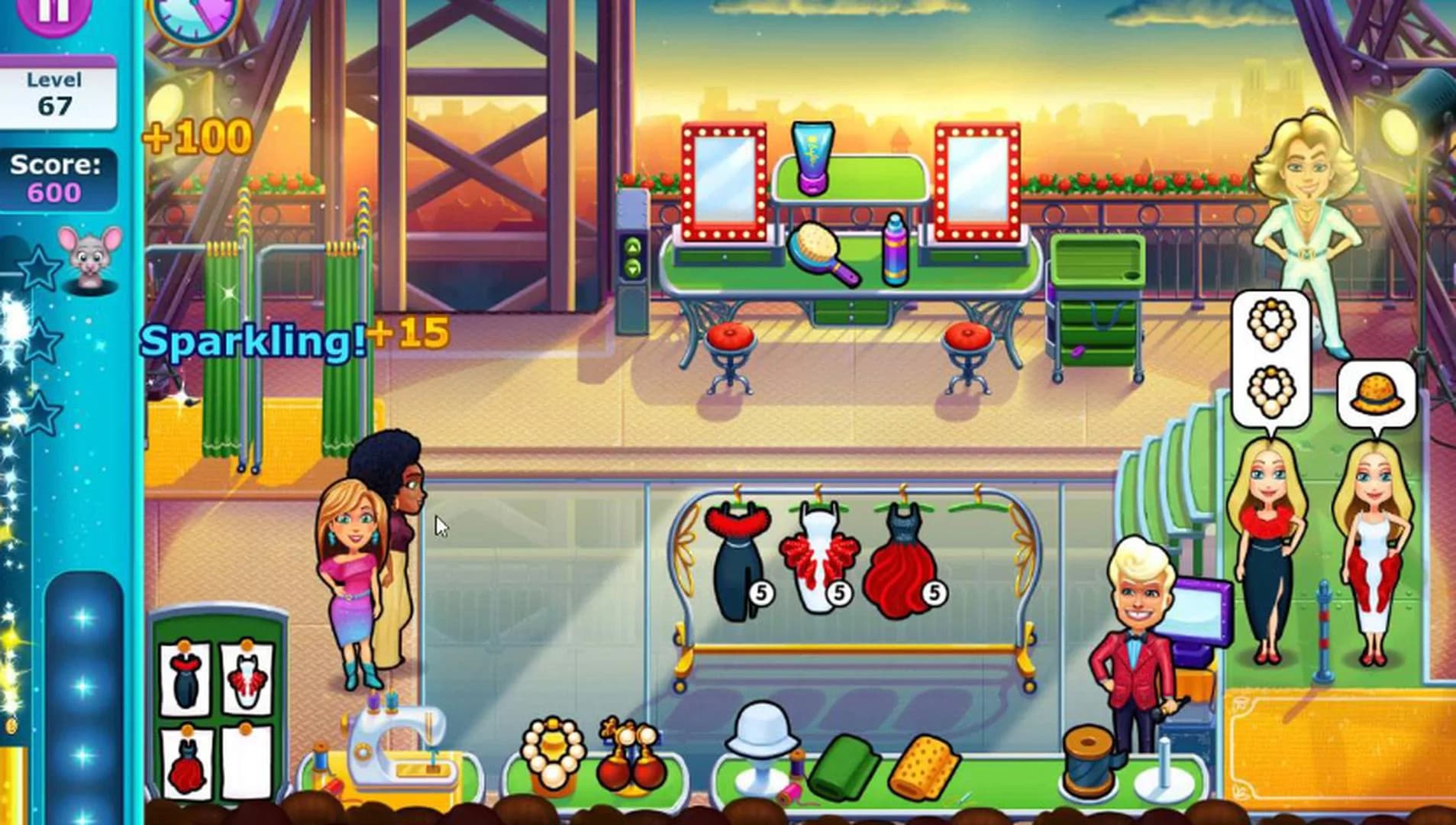Click the Level 67 indicator
The image size is (1456, 825).
(50, 88)
